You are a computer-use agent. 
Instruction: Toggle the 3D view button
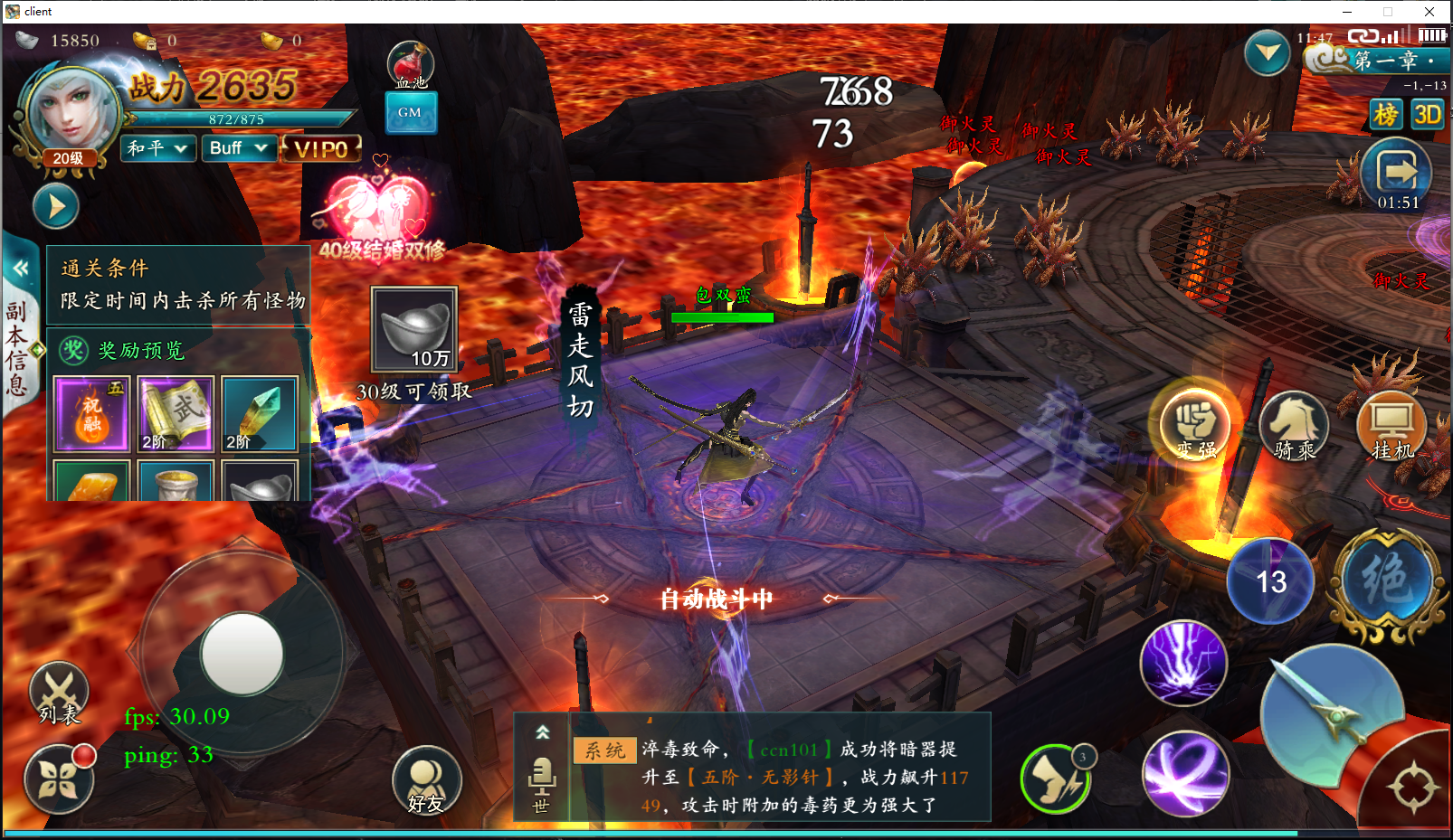[x=1428, y=115]
